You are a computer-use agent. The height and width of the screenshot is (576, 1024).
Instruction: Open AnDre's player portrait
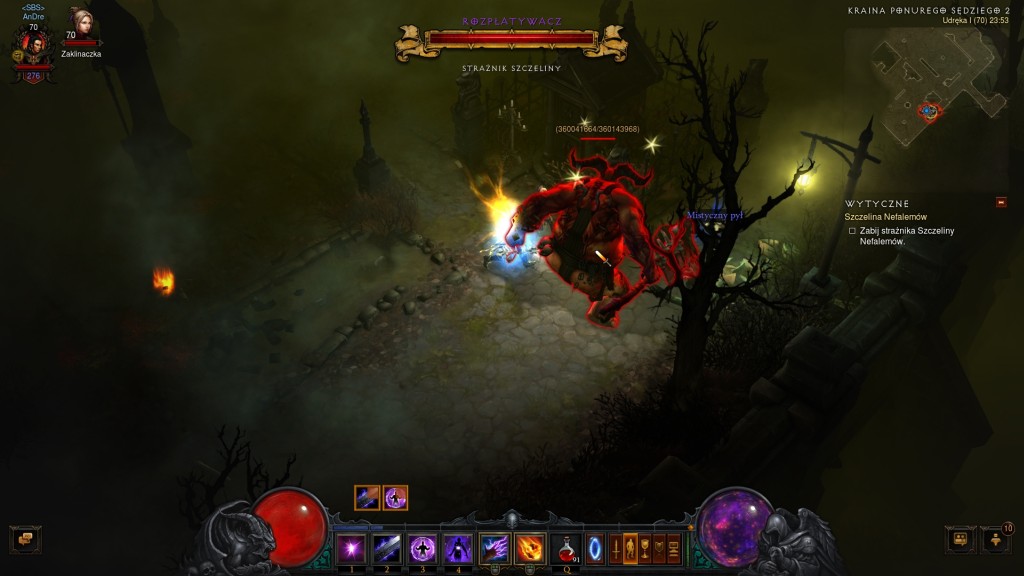(x=33, y=46)
